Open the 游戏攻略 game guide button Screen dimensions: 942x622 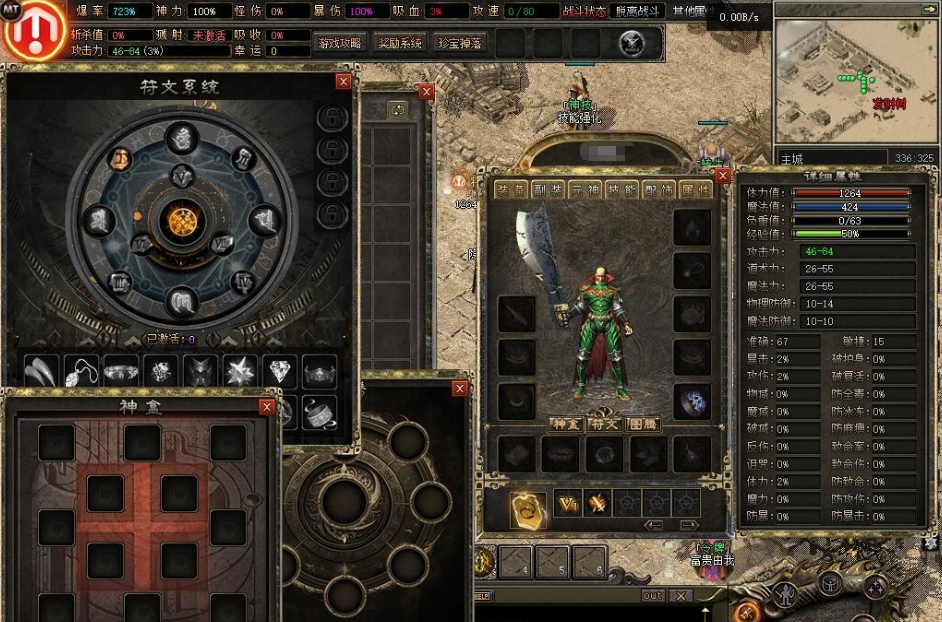coord(339,43)
